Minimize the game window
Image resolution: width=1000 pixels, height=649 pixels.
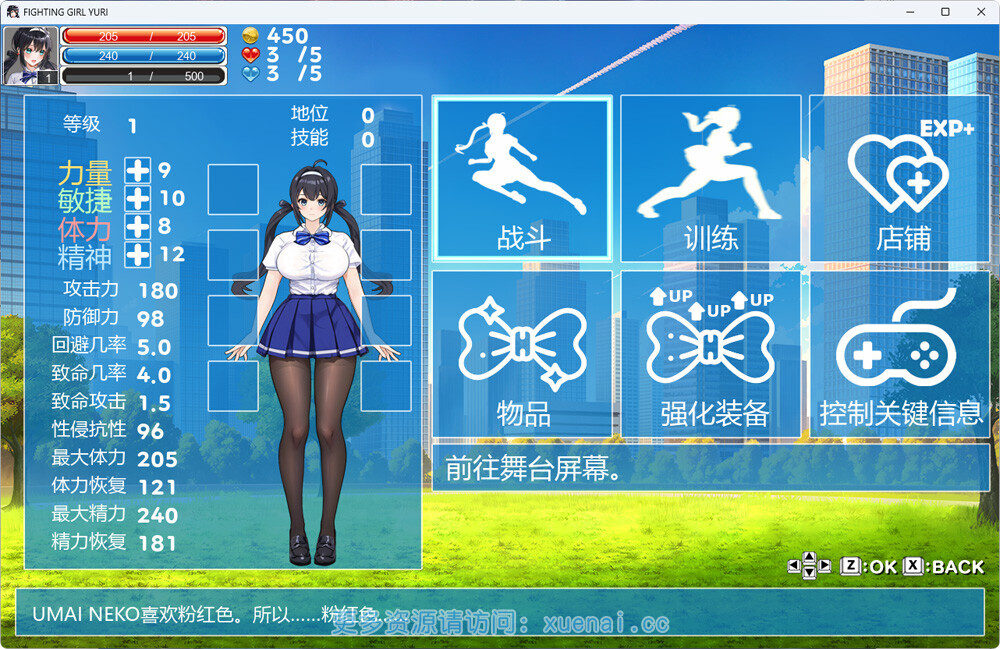(909, 11)
